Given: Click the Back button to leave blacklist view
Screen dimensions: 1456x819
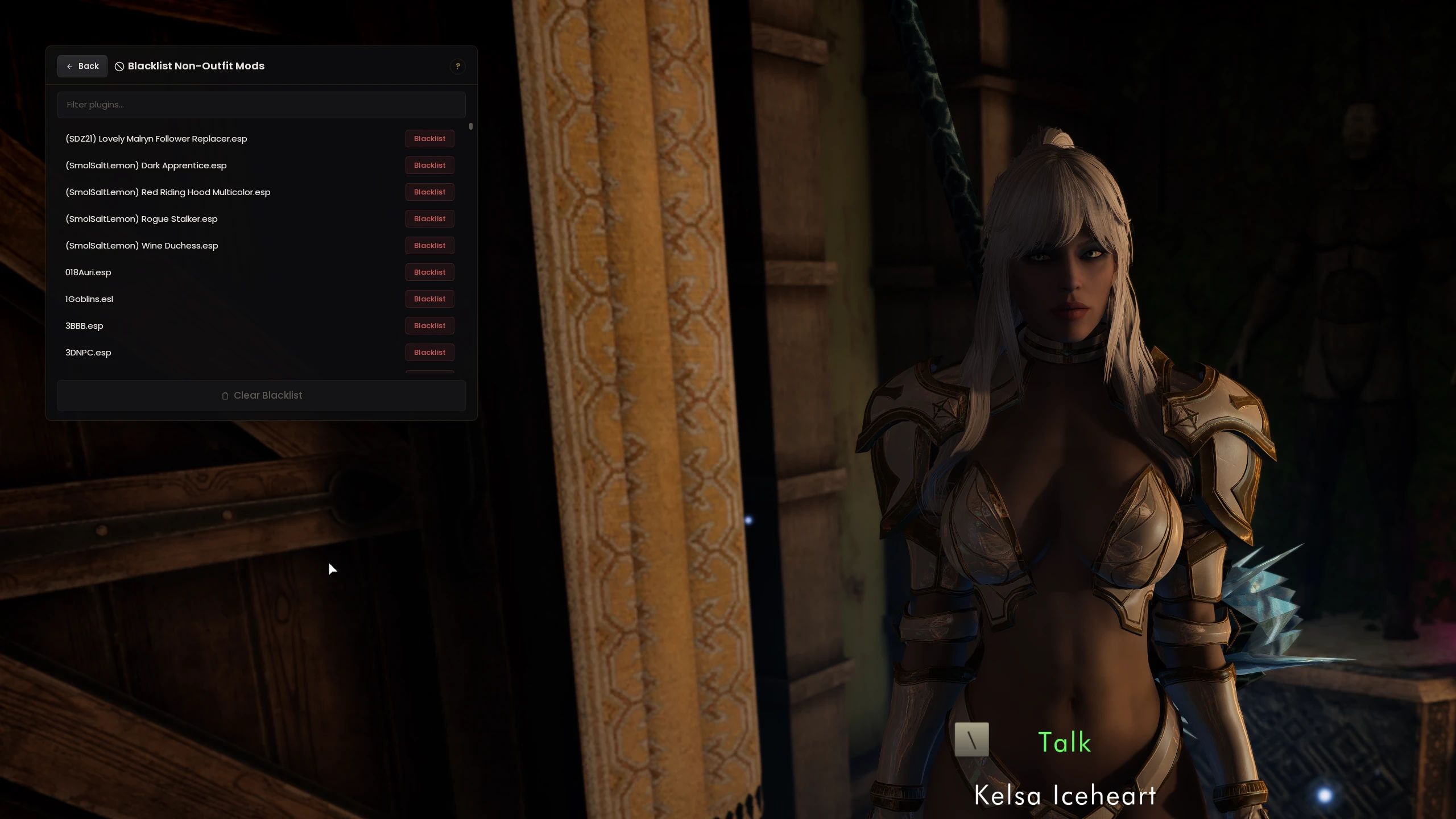Looking at the screenshot, I should (x=82, y=66).
